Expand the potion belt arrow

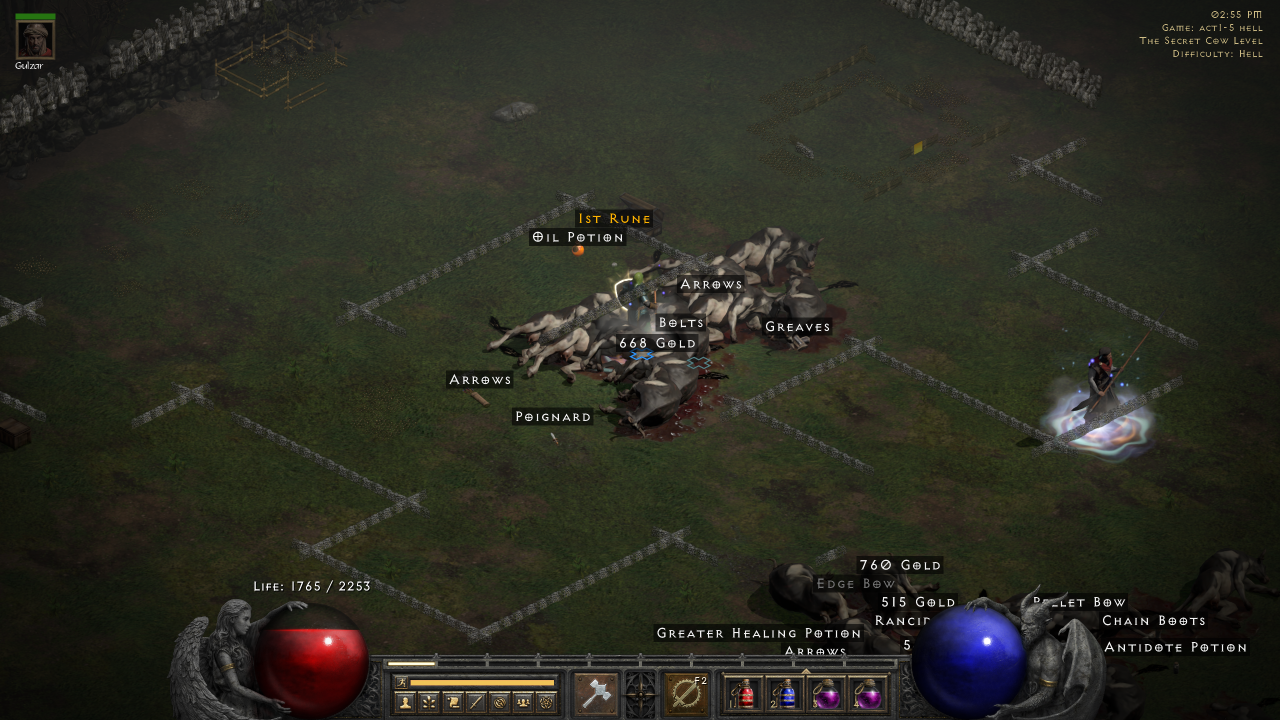[x=807, y=671]
